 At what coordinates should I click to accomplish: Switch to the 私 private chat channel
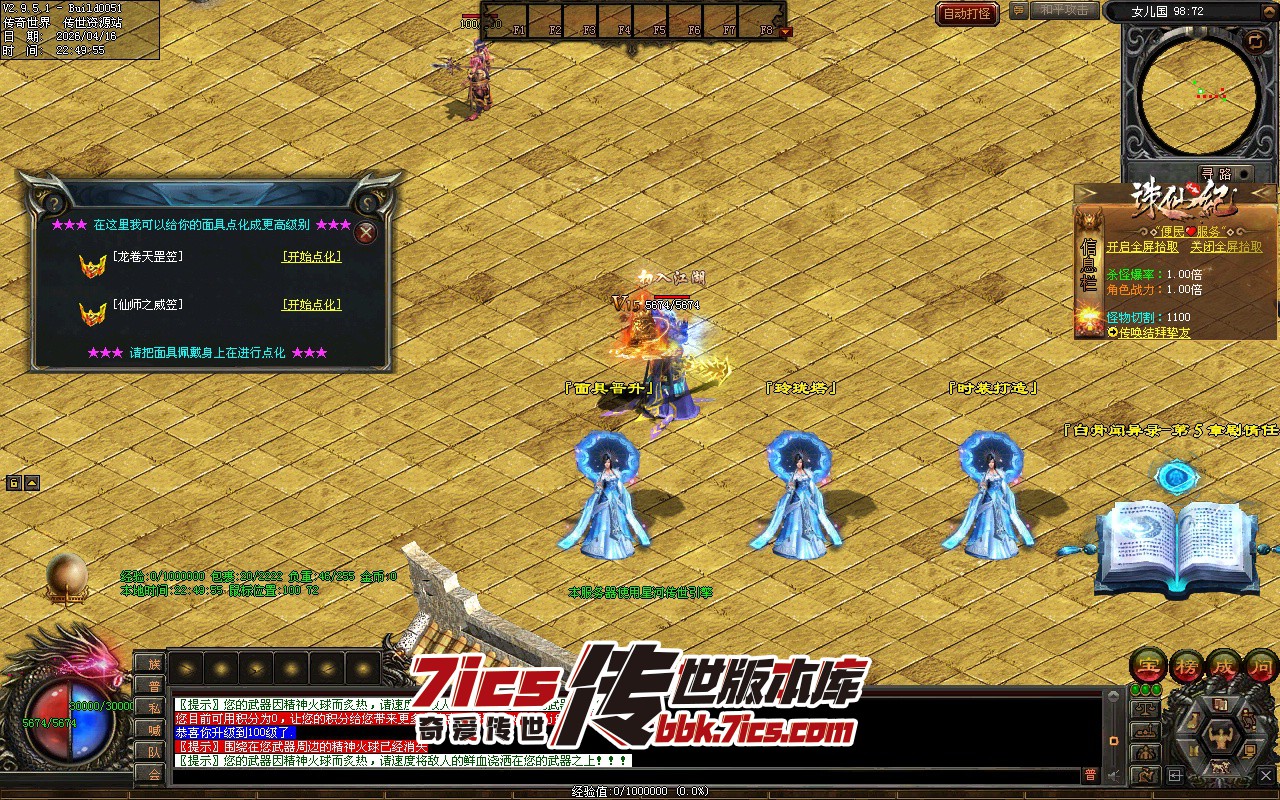point(153,708)
